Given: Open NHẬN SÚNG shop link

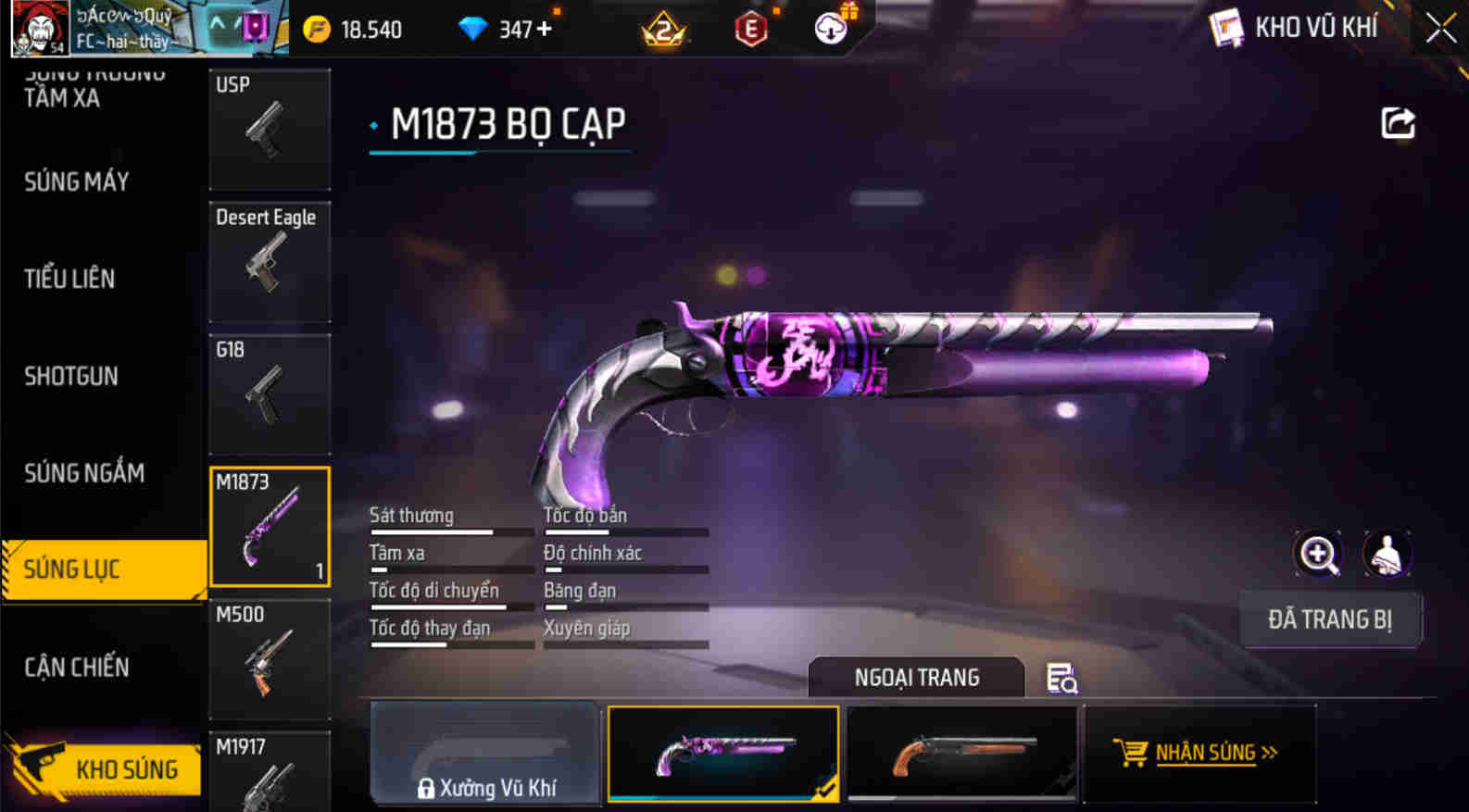Looking at the screenshot, I should pyautogui.click(x=1200, y=753).
